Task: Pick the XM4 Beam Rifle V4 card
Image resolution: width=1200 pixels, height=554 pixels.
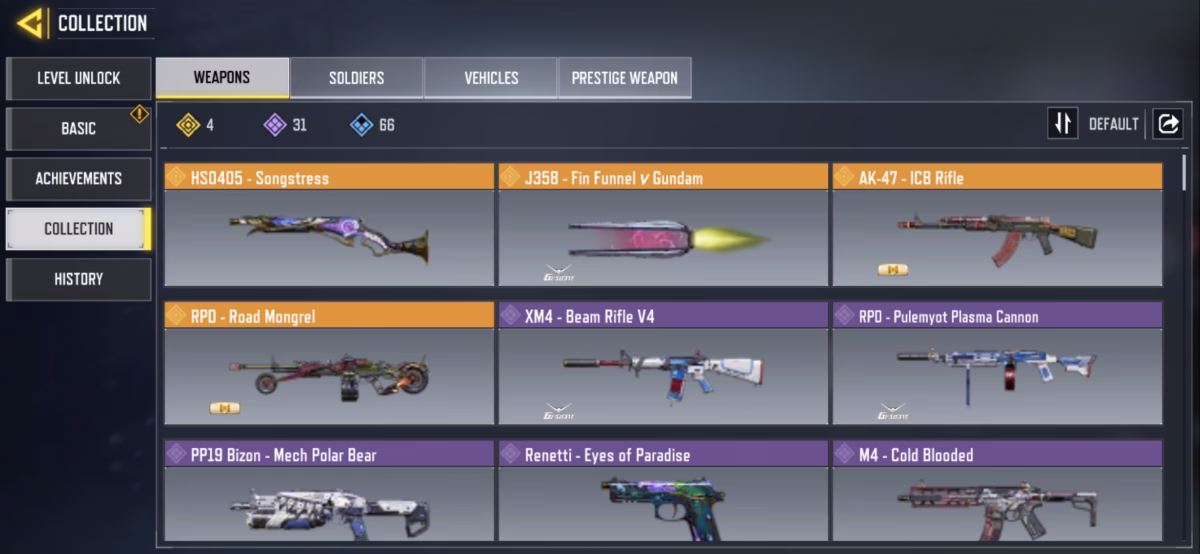Action: pyautogui.click(x=663, y=364)
